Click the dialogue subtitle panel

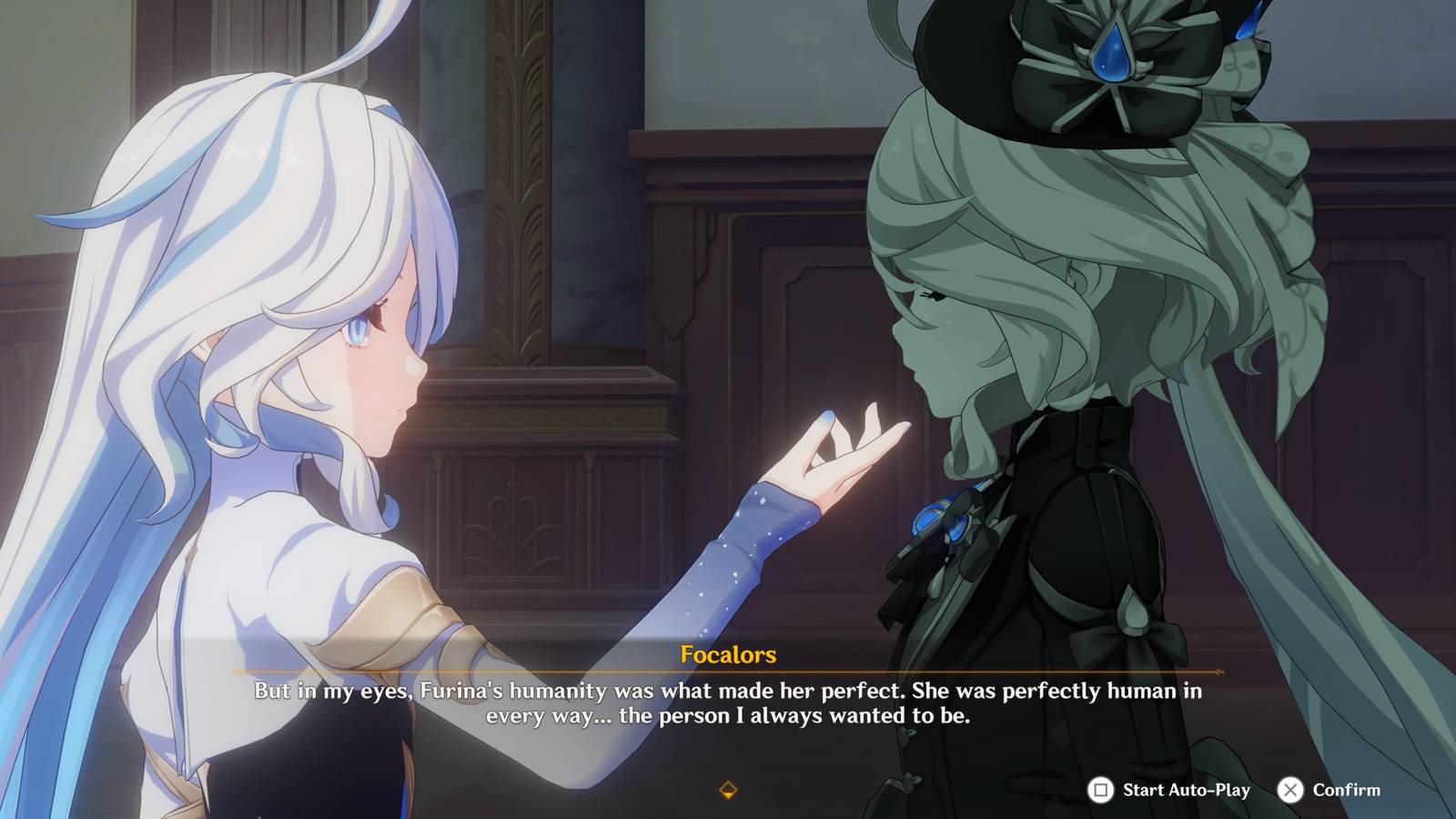[x=728, y=705]
